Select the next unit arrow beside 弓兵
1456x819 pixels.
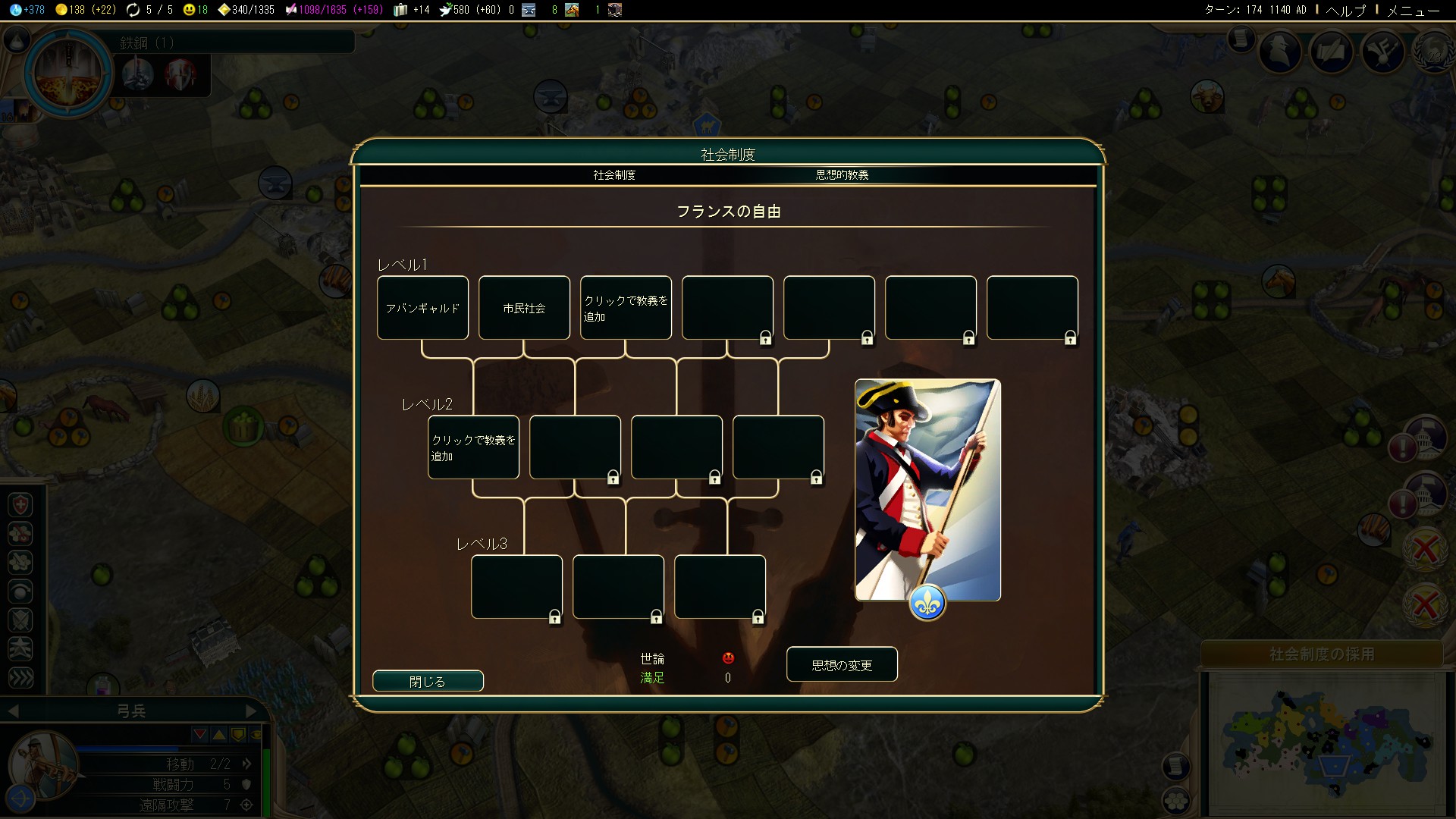point(252,711)
